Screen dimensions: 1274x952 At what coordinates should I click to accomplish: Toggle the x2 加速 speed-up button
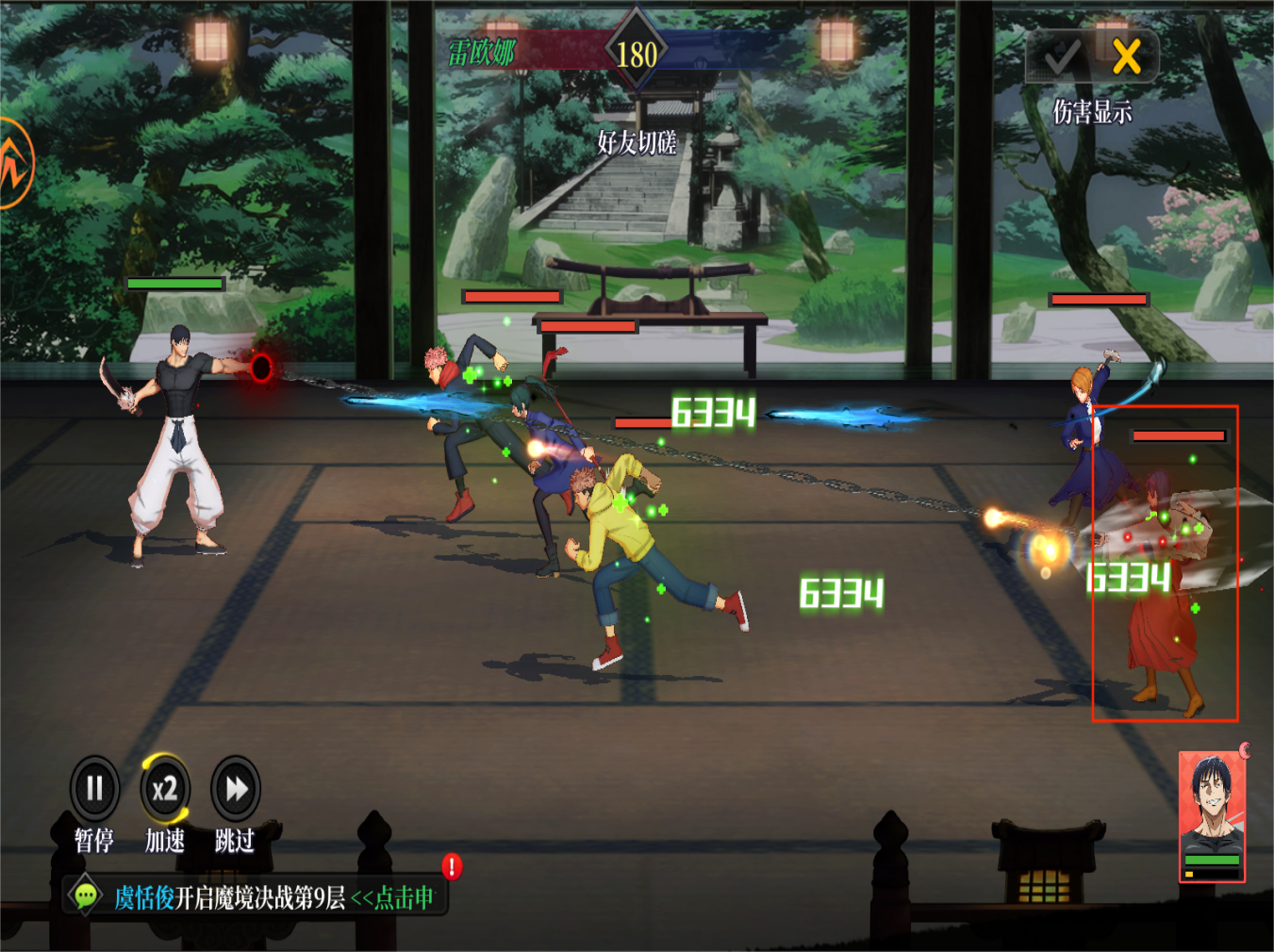165,789
